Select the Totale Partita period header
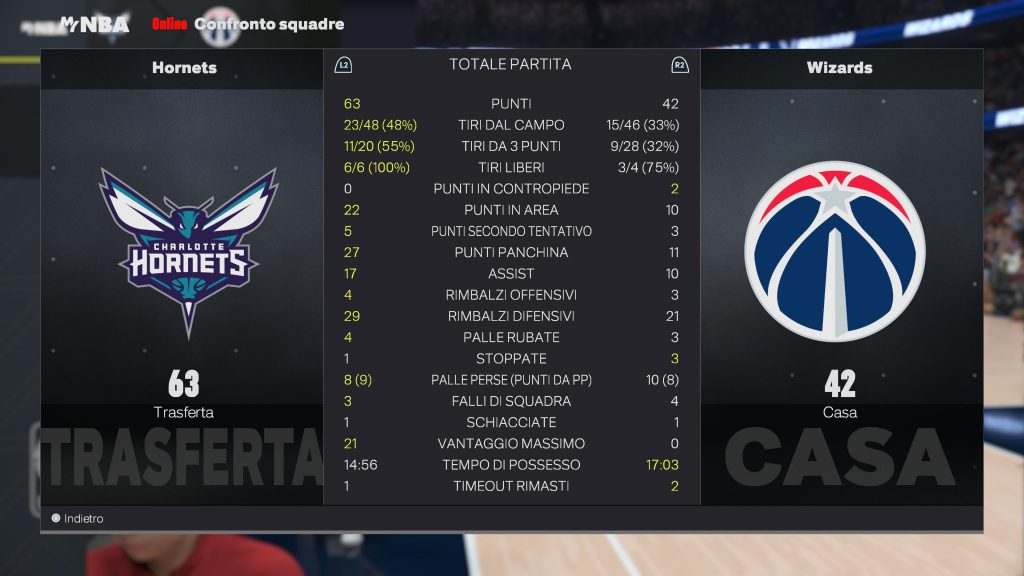 tap(510, 64)
